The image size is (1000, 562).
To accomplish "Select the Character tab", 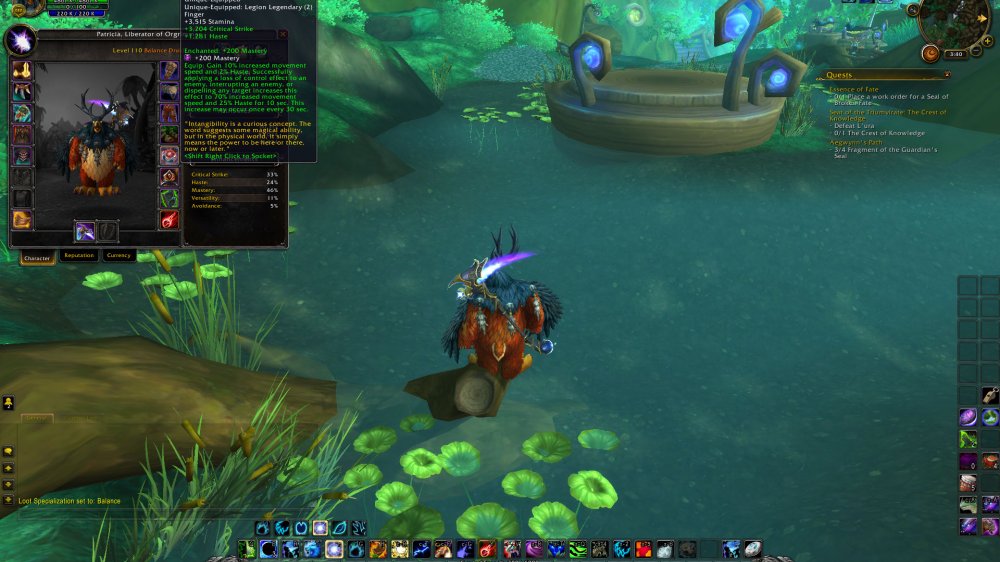I will pos(37,258).
